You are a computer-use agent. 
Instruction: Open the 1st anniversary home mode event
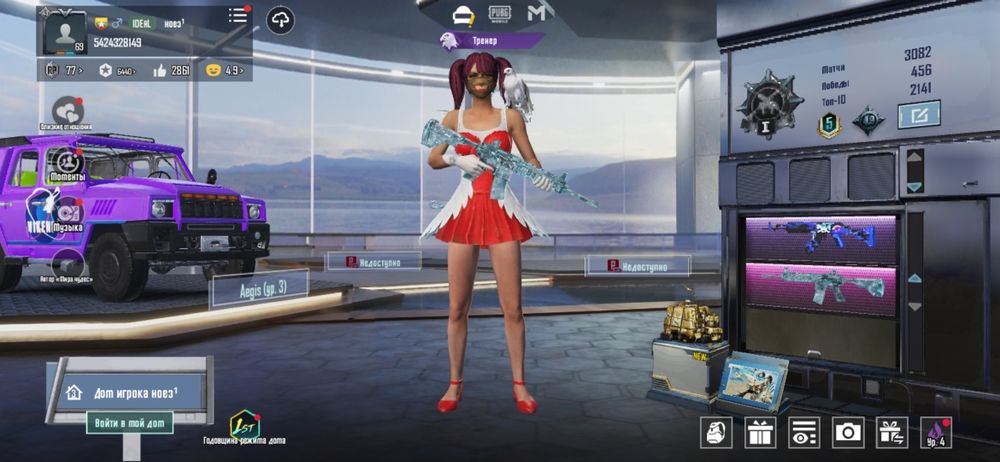244,425
